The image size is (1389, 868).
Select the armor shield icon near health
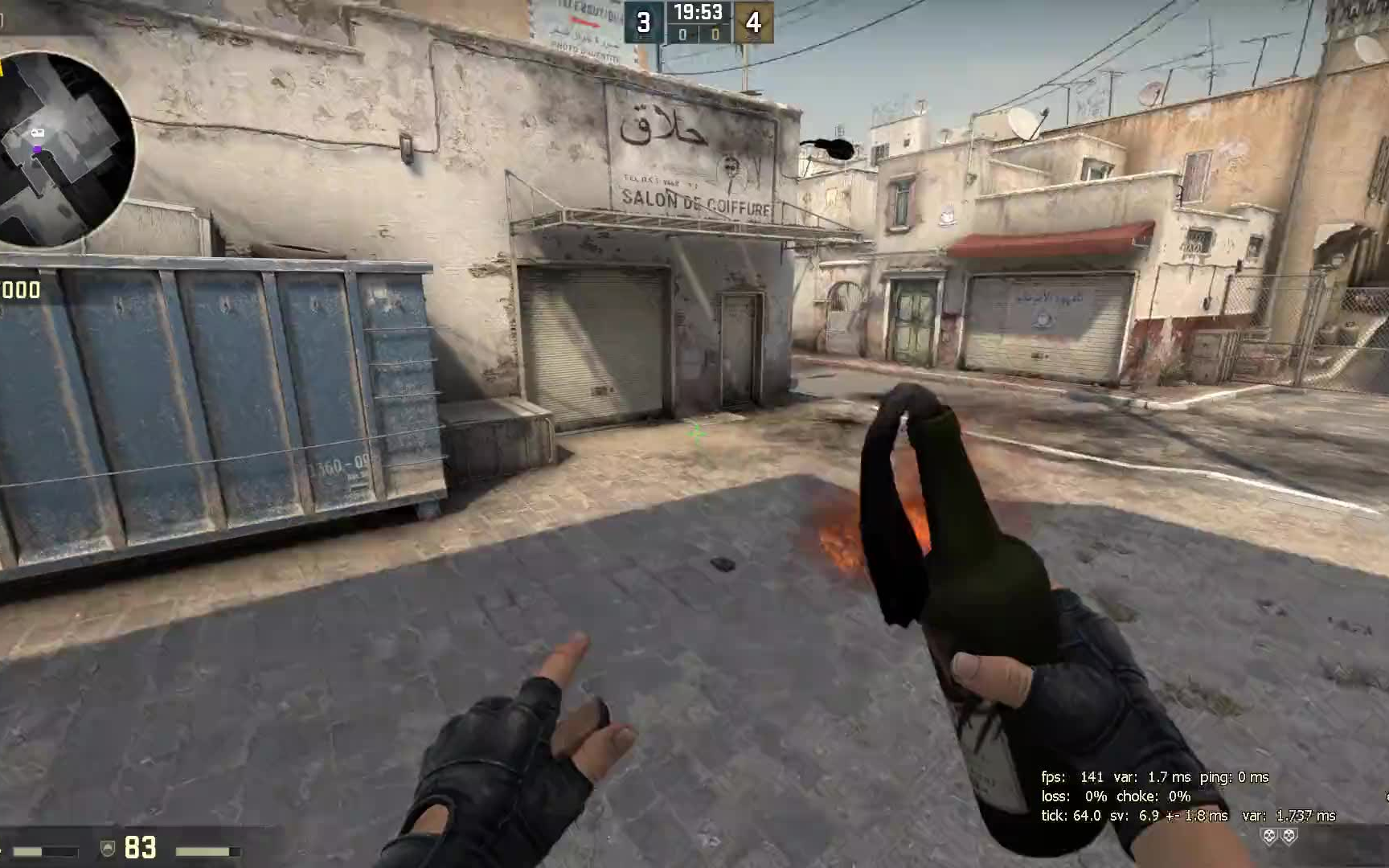(107, 847)
